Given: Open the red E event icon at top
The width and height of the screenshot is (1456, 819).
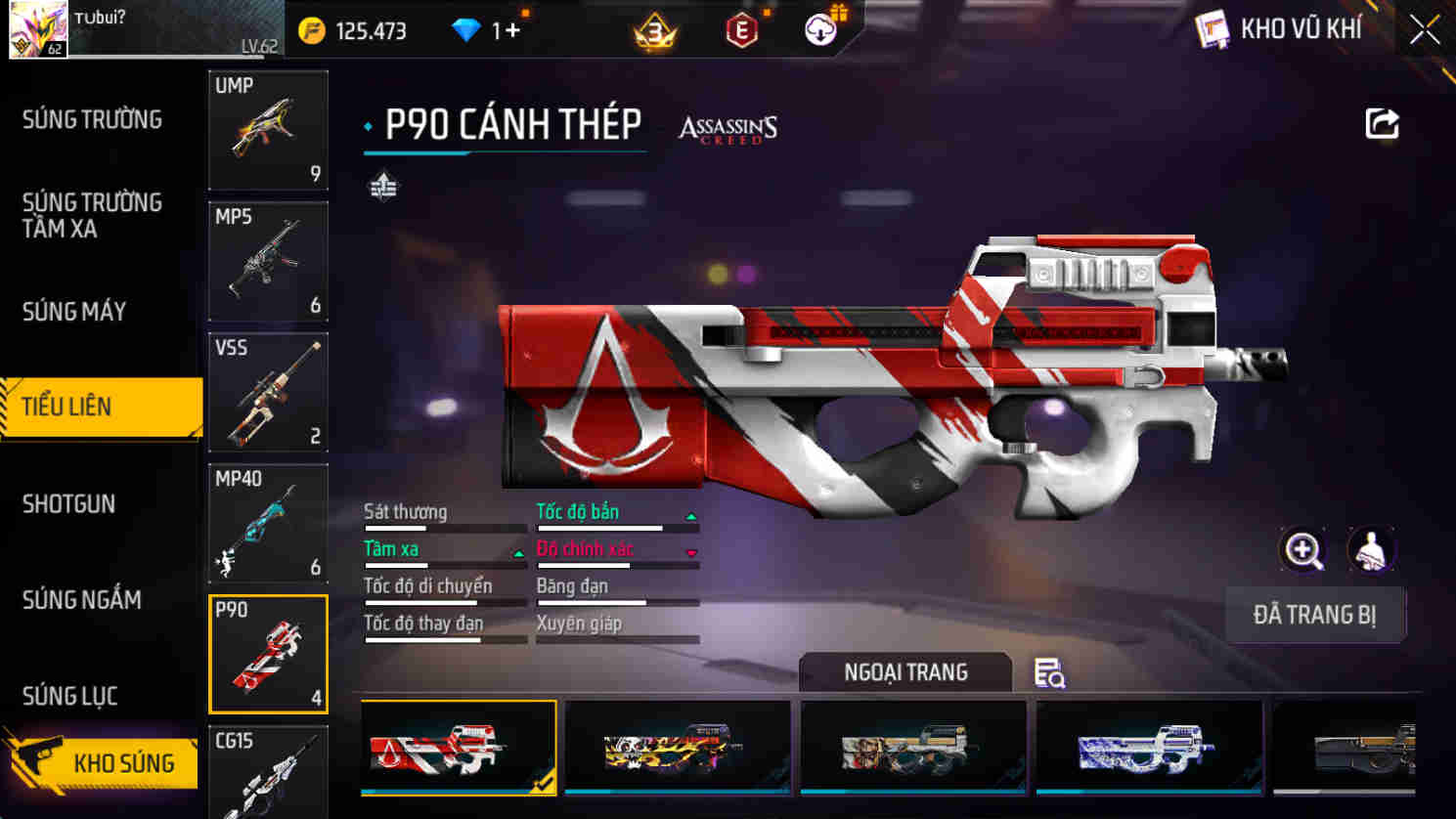Looking at the screenshot, I should (x=741, y=28).
